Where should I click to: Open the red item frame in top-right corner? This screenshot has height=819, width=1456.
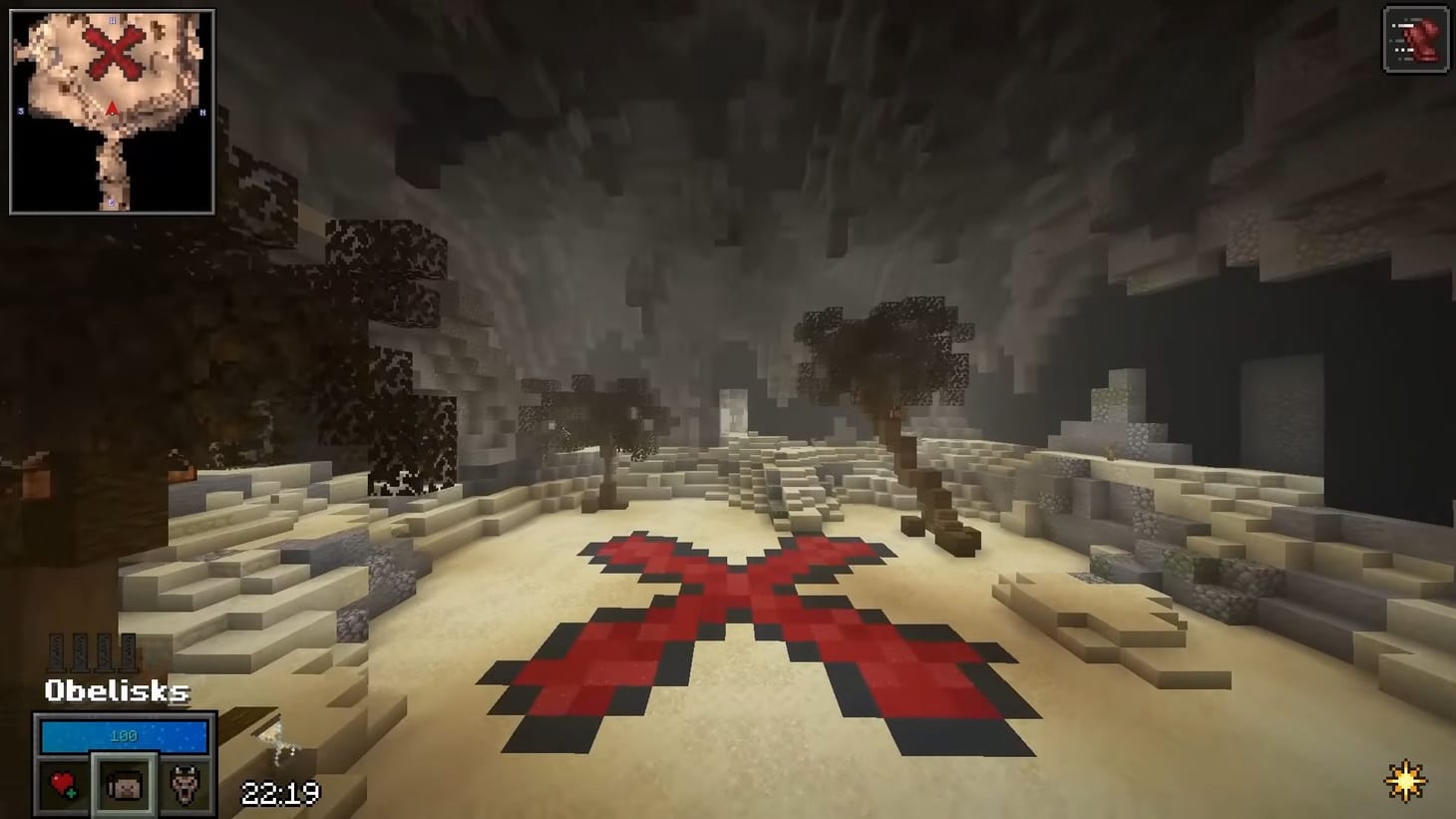1415,40
